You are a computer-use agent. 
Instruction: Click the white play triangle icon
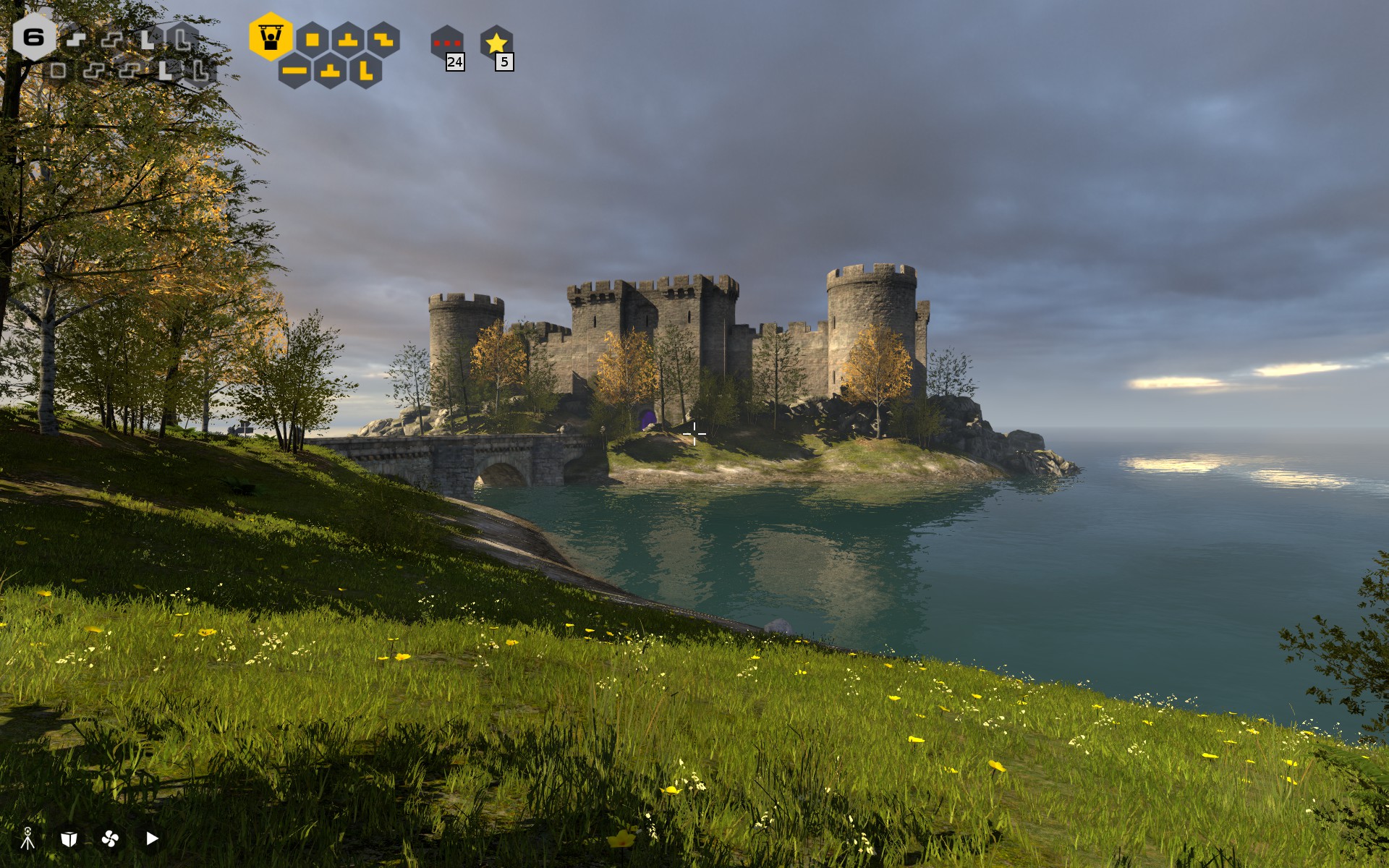tap(152, 838)
